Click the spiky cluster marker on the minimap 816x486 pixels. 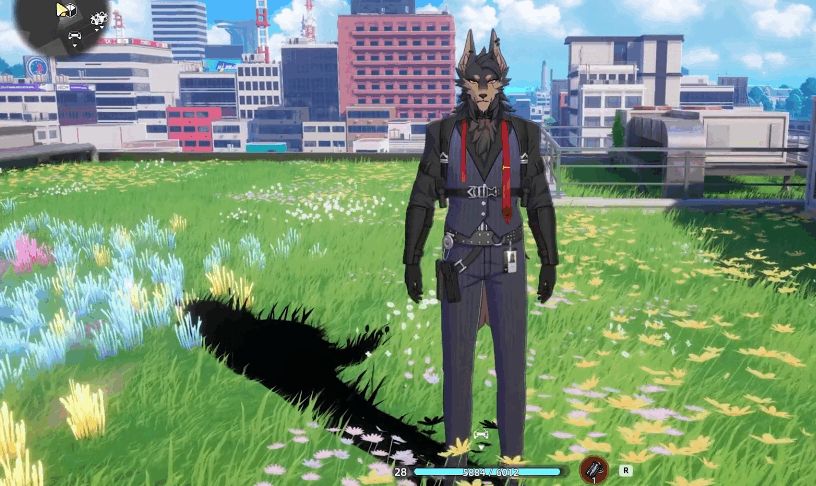pos(98,18)
